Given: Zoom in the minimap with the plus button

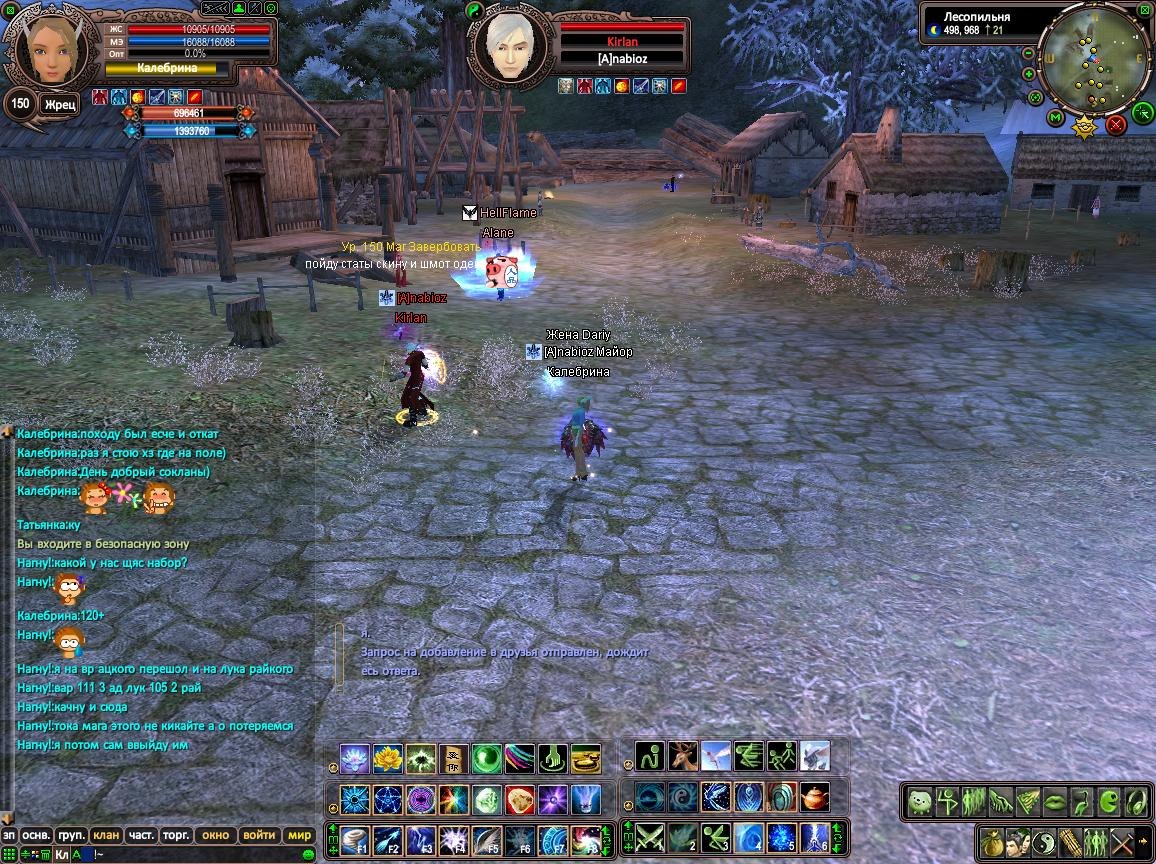Looking at the screenshot, I should click(x=1029, y=74).
